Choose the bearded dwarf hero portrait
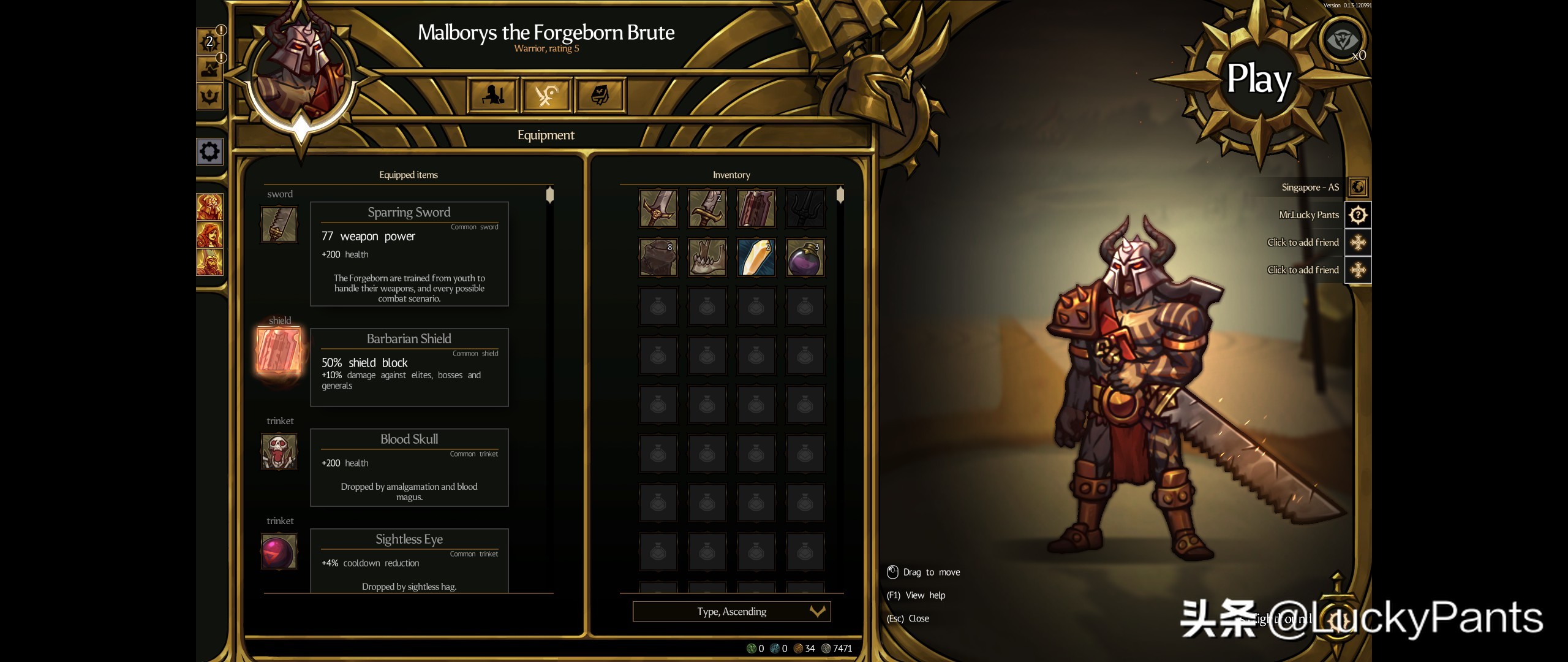The height and width of the screenshot is (662, 1568). [209, 262]
